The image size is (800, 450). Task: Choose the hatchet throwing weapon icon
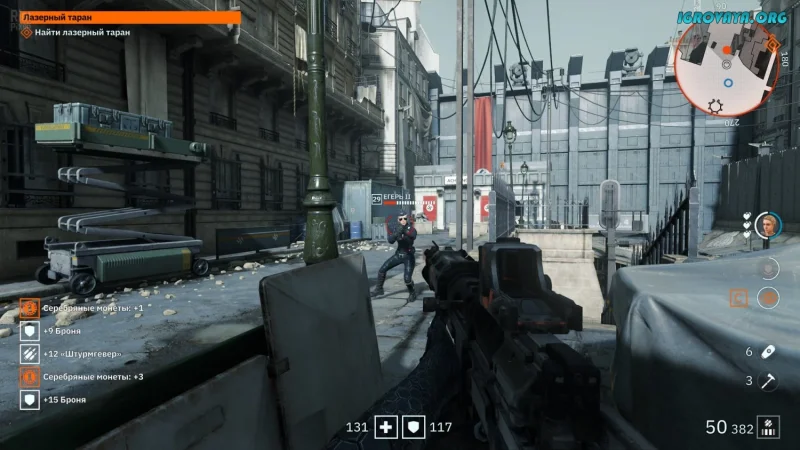tap(768, 380)
